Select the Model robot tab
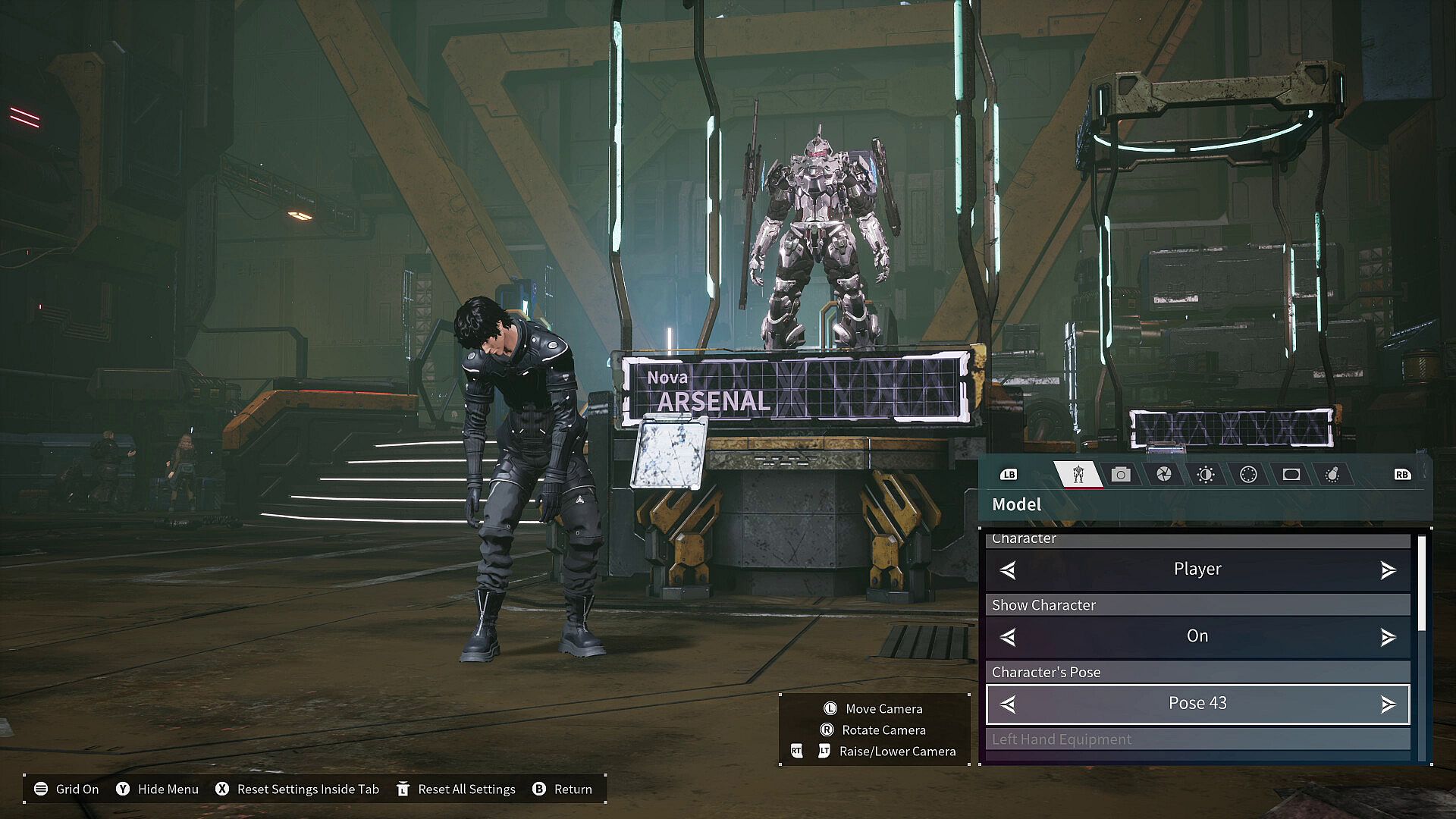This screenshot has width=1456, height=819. click(x=1078, y=475)
